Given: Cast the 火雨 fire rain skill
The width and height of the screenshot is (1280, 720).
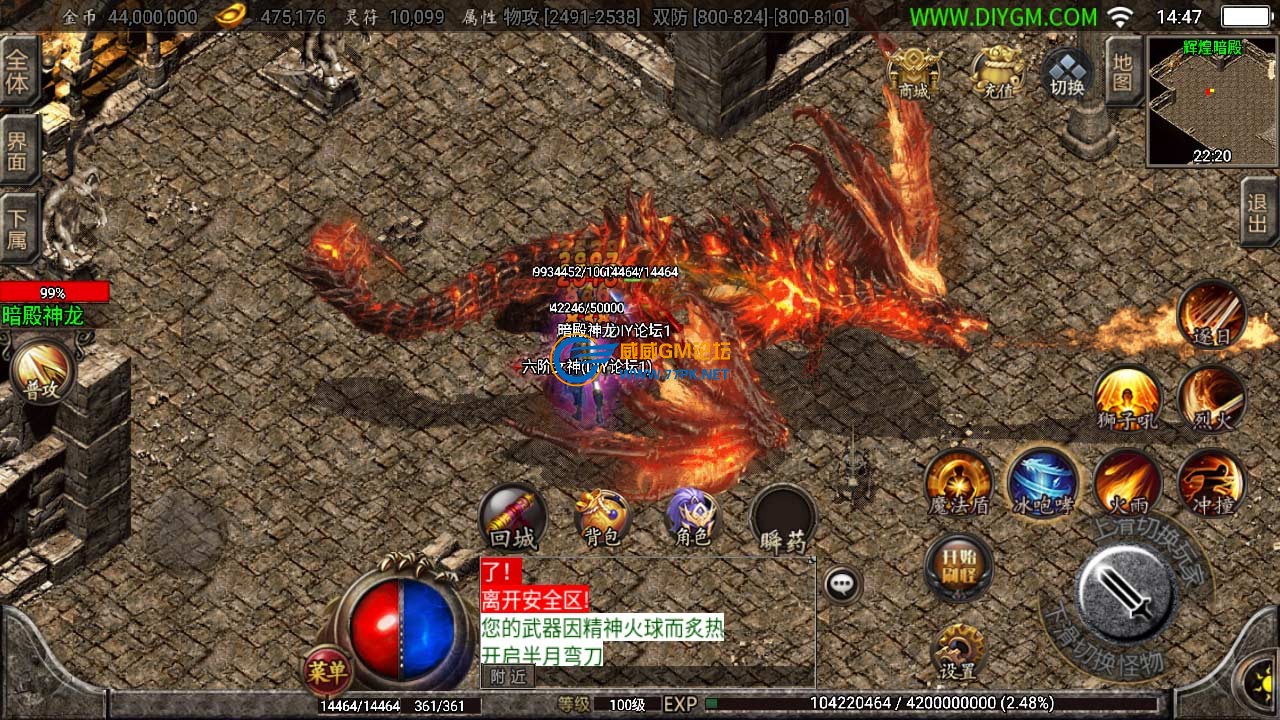Looking at the screenshot, I should pos(1128,483).
